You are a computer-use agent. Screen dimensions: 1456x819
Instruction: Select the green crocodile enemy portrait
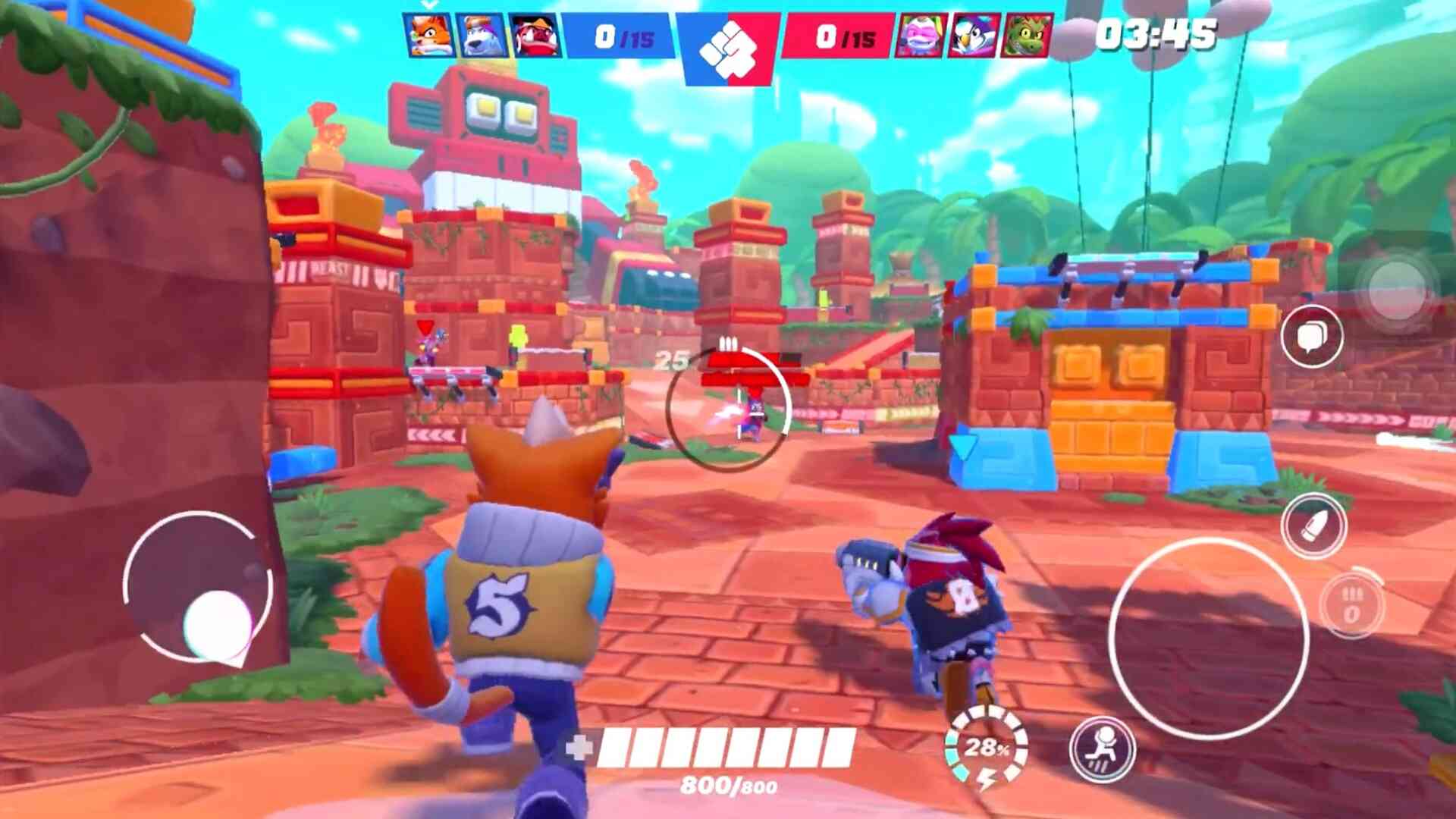coord(1027,35)
